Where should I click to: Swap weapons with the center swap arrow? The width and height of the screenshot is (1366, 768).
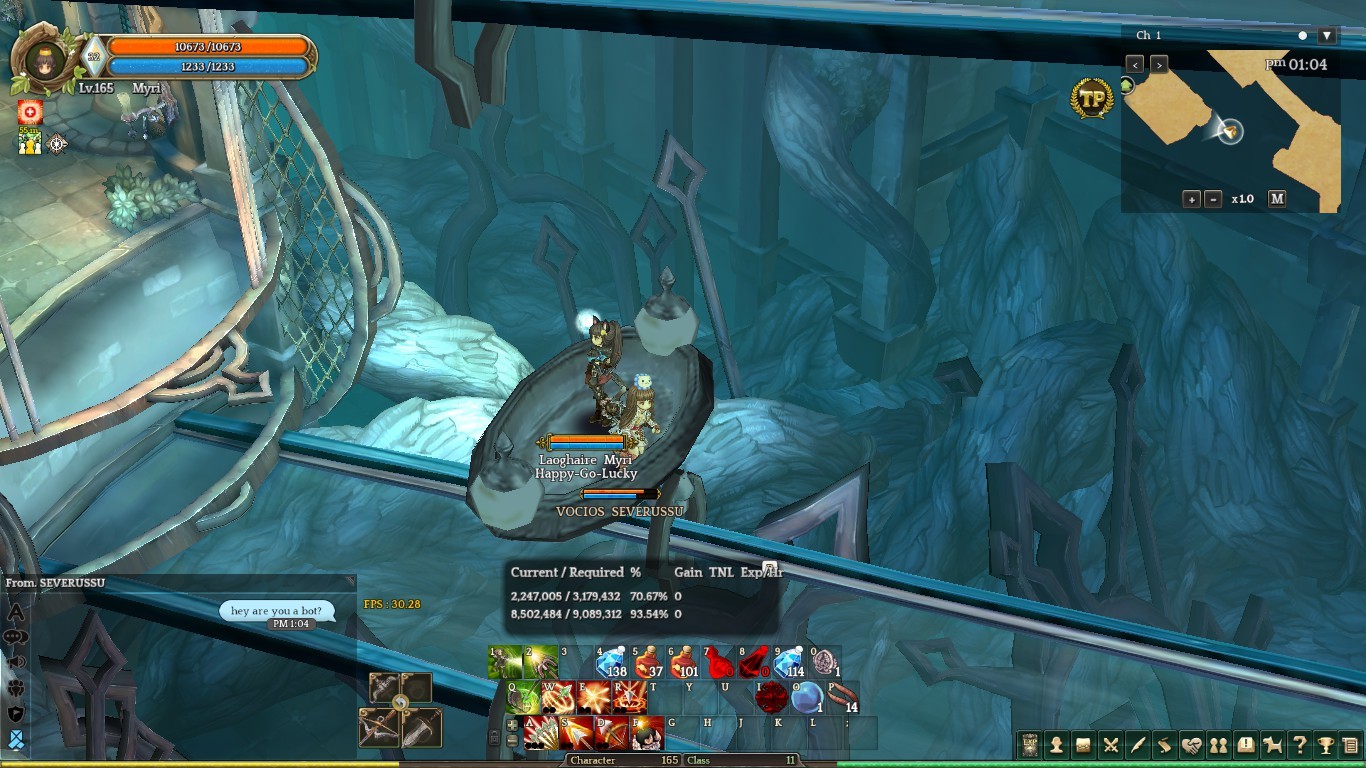tap(400, 703)
